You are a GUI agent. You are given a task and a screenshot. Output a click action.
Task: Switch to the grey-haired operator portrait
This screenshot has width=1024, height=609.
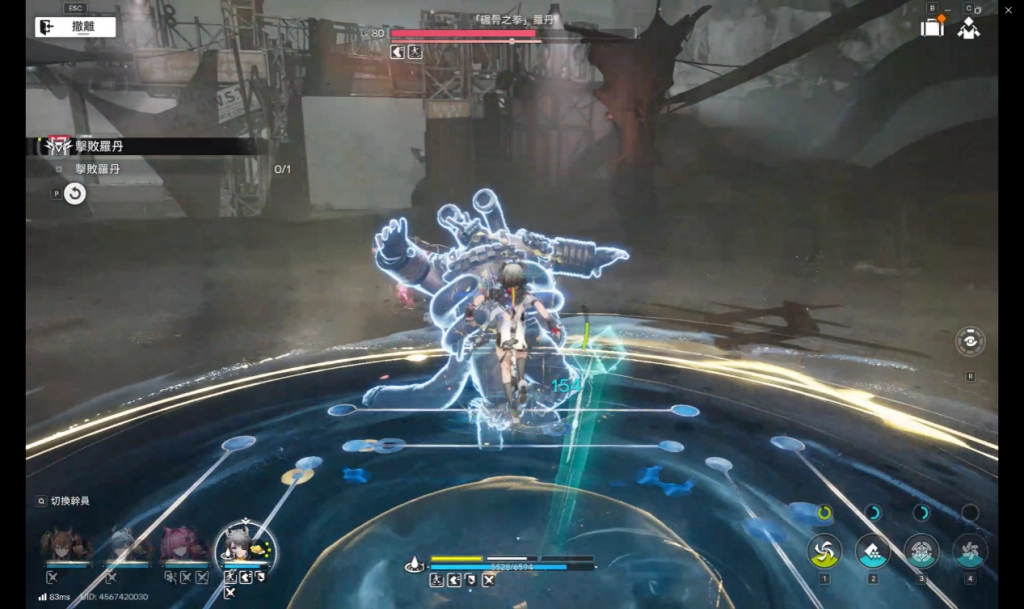tap(123, 545)
